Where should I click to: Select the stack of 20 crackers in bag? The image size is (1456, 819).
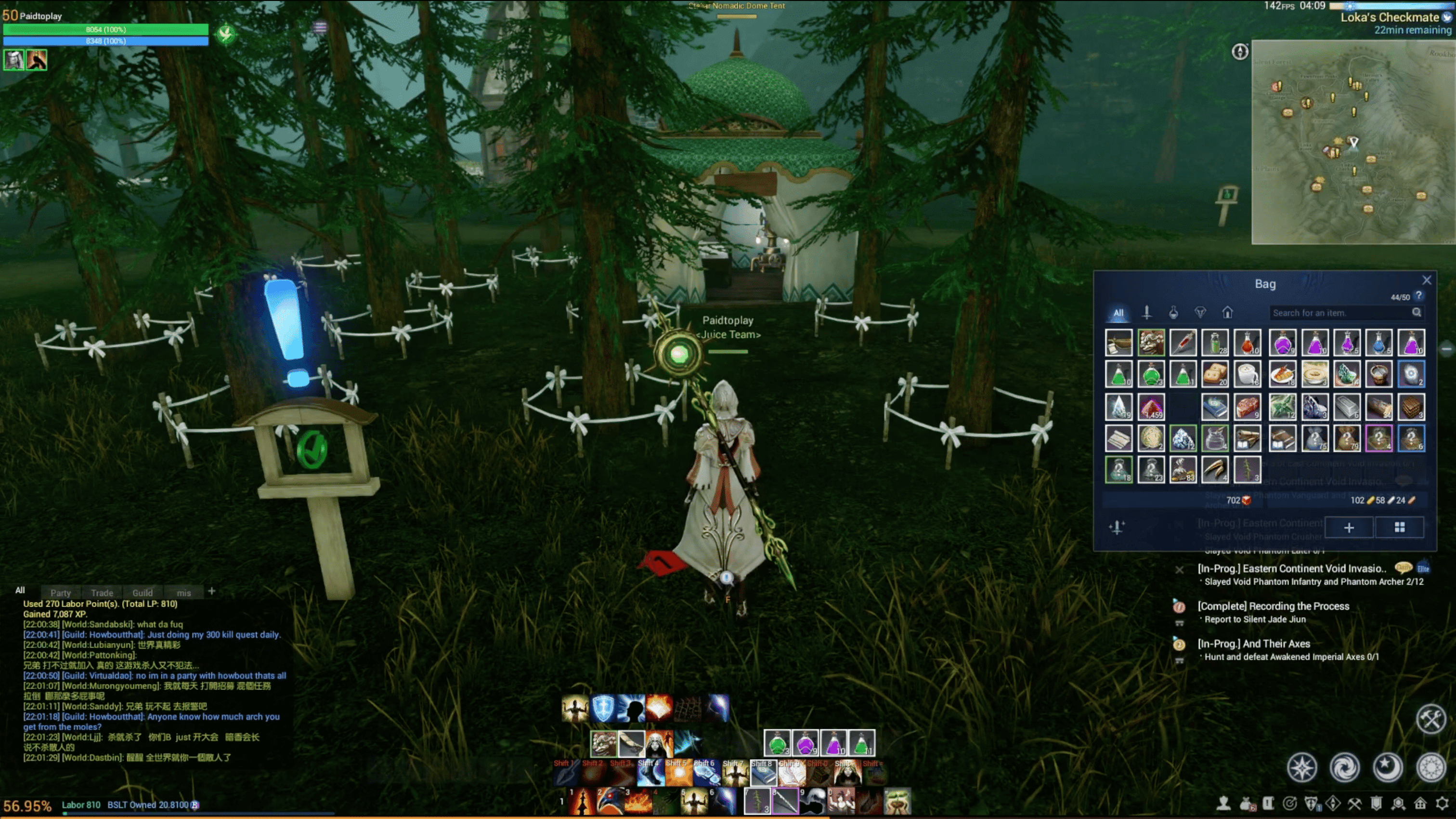point(1215,374)
